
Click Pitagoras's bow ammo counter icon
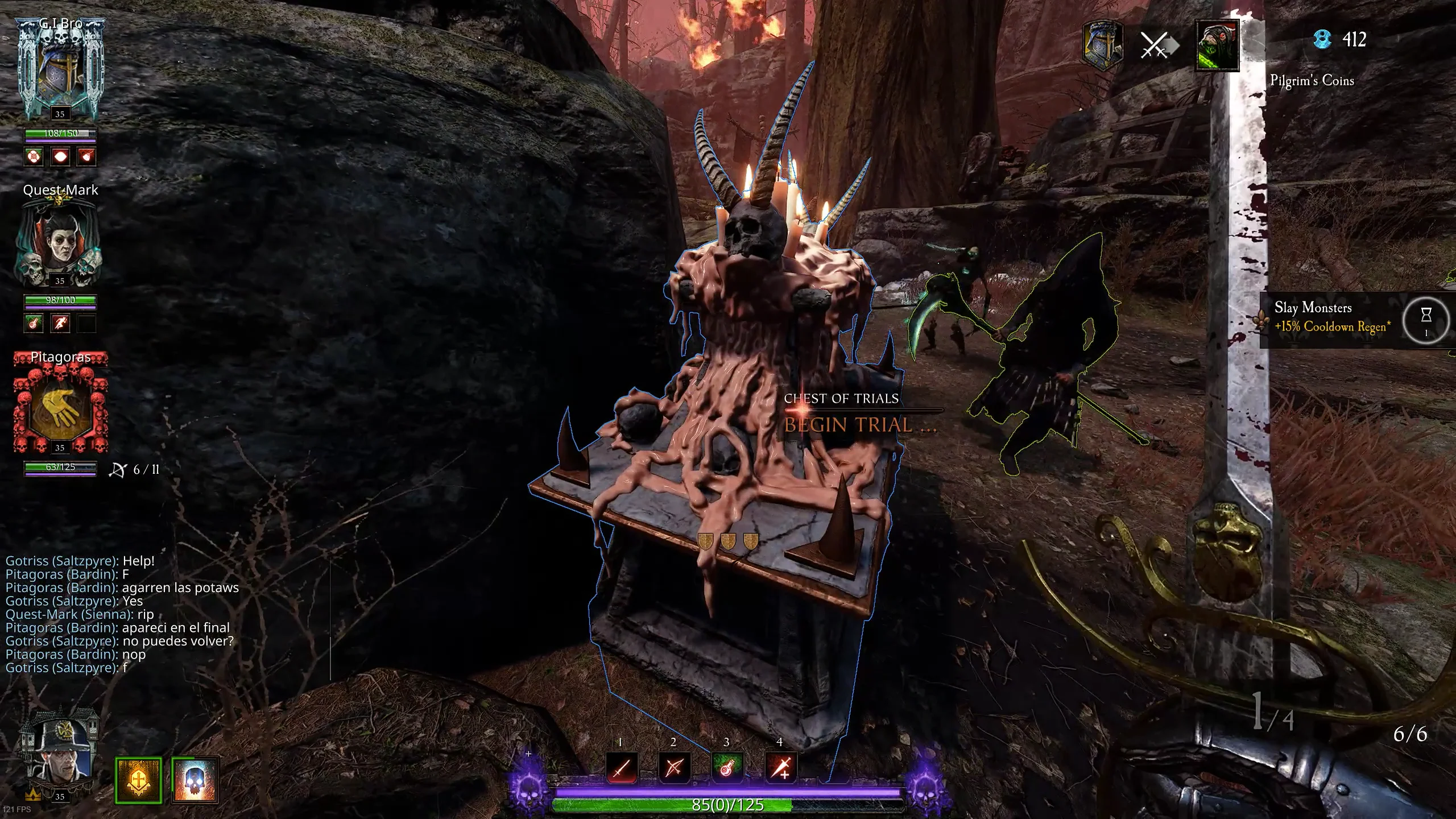[x=118, y=470]
